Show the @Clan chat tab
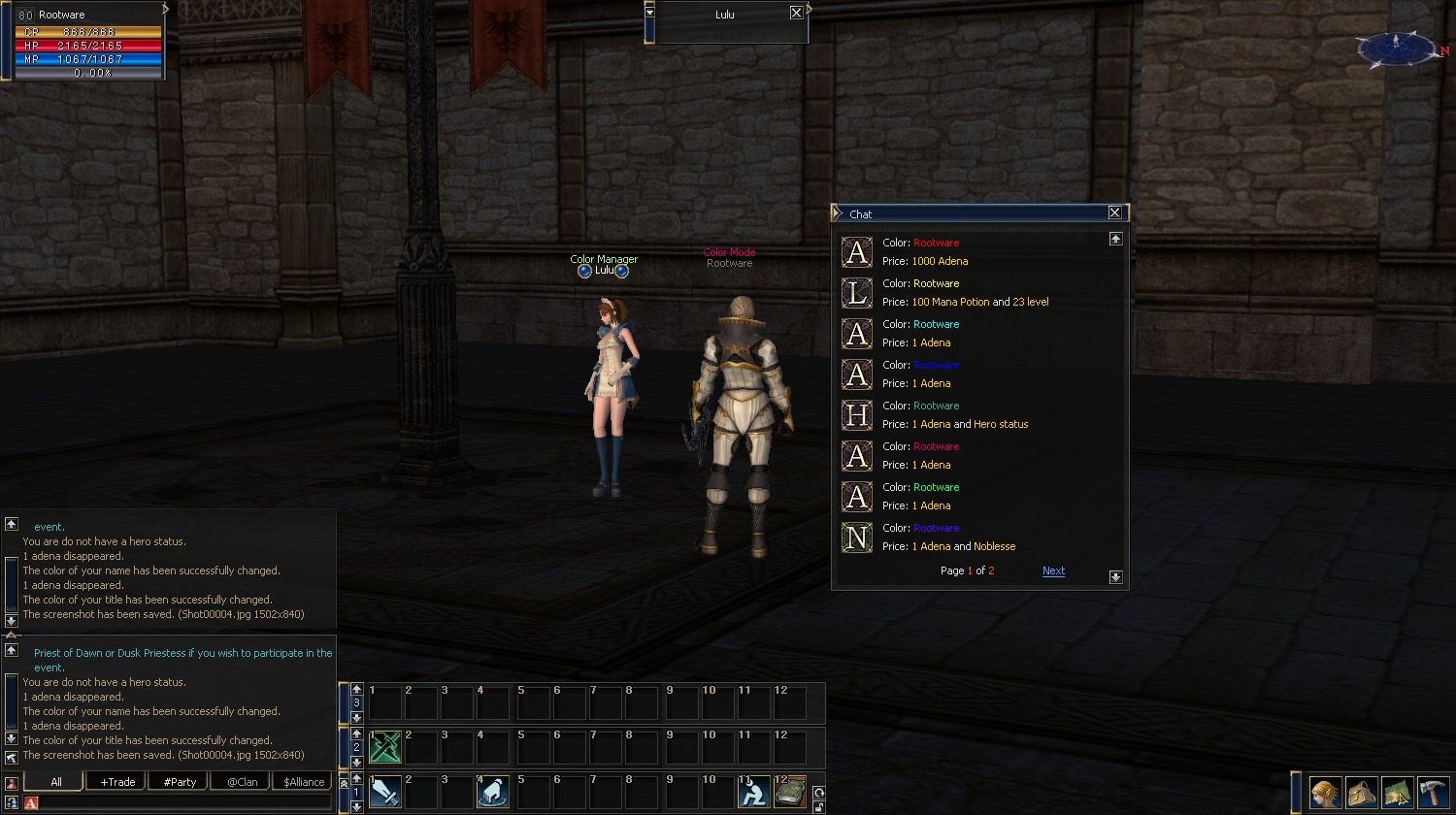 point(242,782)
